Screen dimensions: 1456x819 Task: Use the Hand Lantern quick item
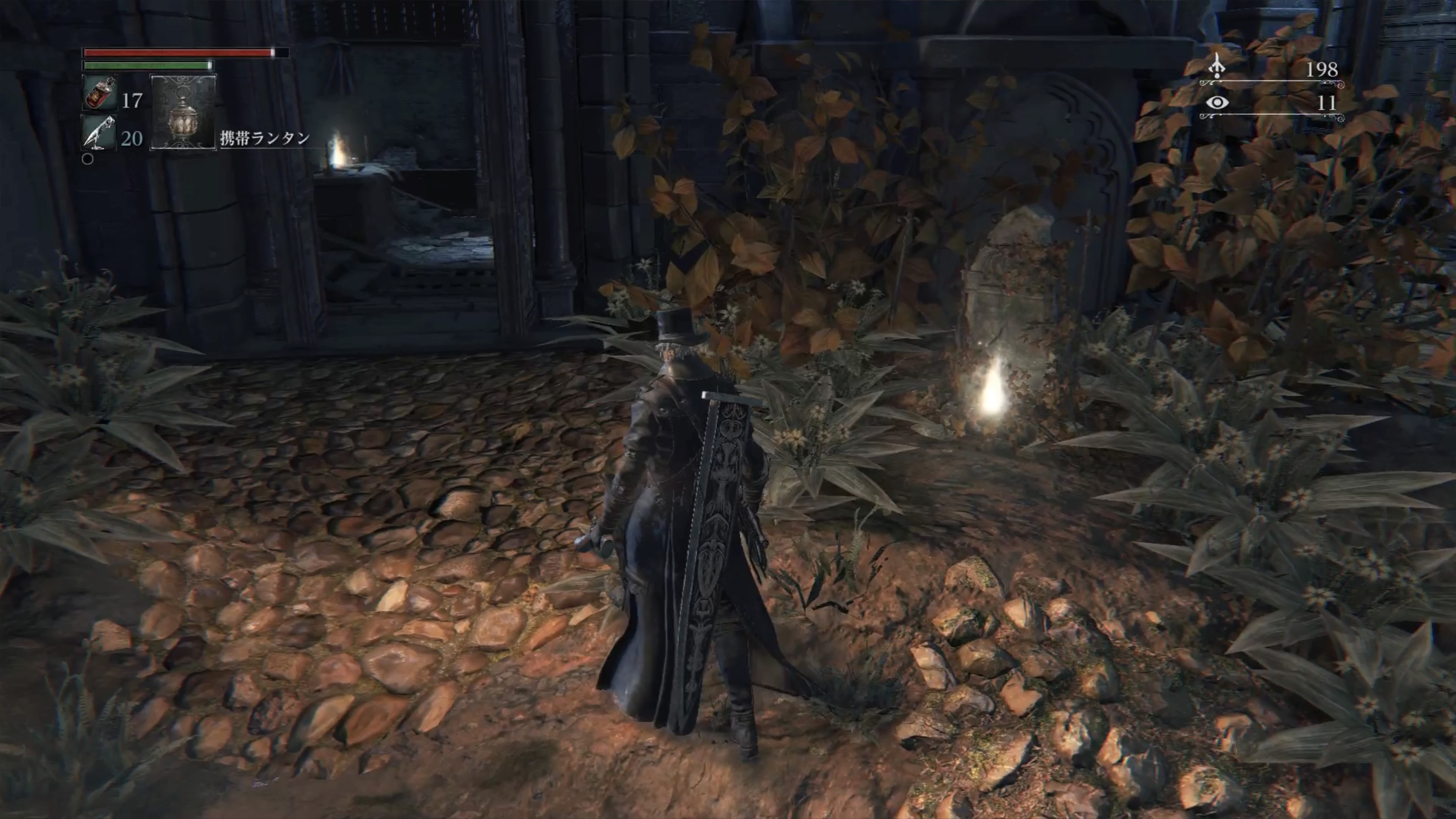tap(183, 111)
